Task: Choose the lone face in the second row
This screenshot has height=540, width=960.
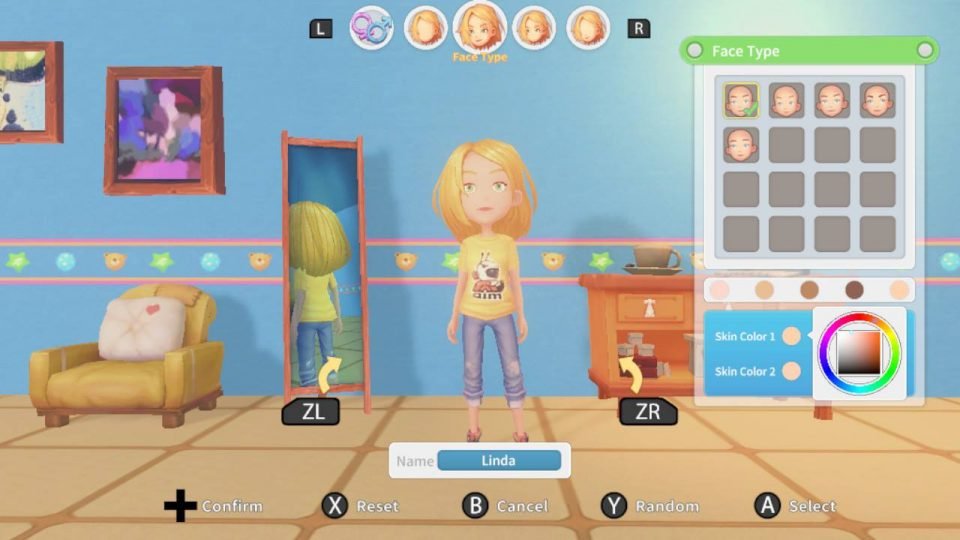Action: click(741, 144)
